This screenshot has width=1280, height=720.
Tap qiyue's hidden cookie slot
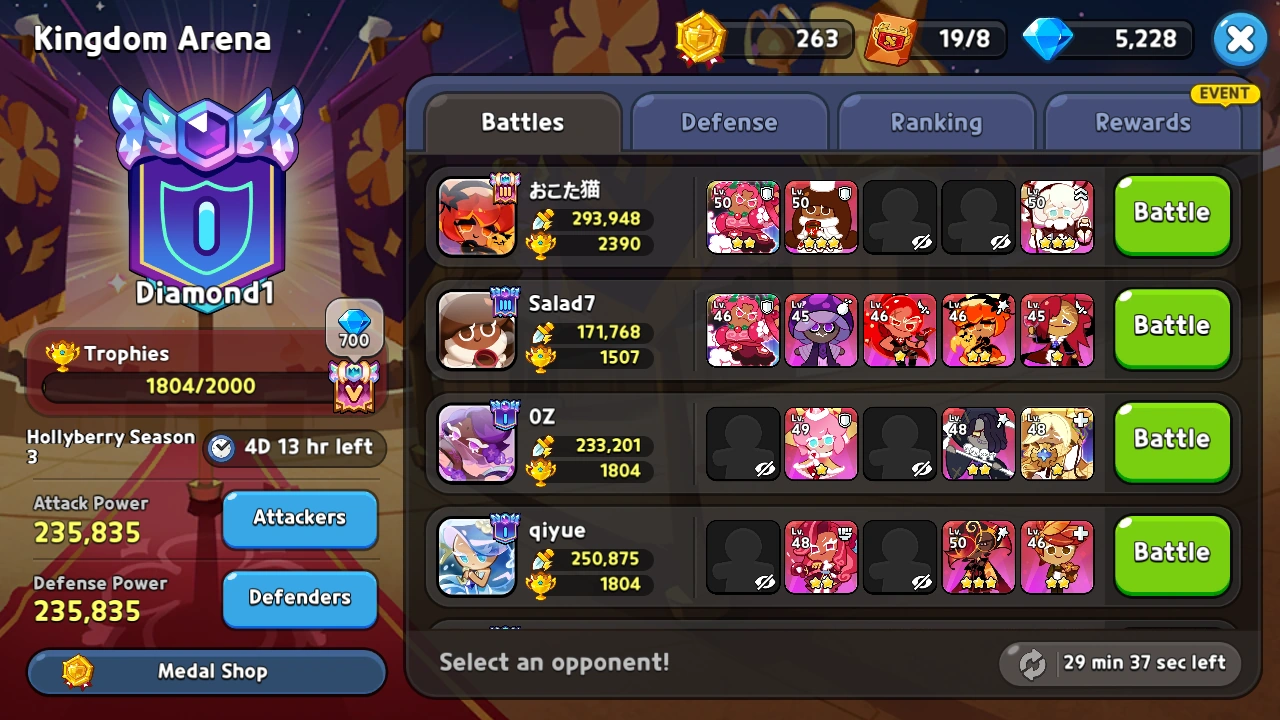coord(743,555)
